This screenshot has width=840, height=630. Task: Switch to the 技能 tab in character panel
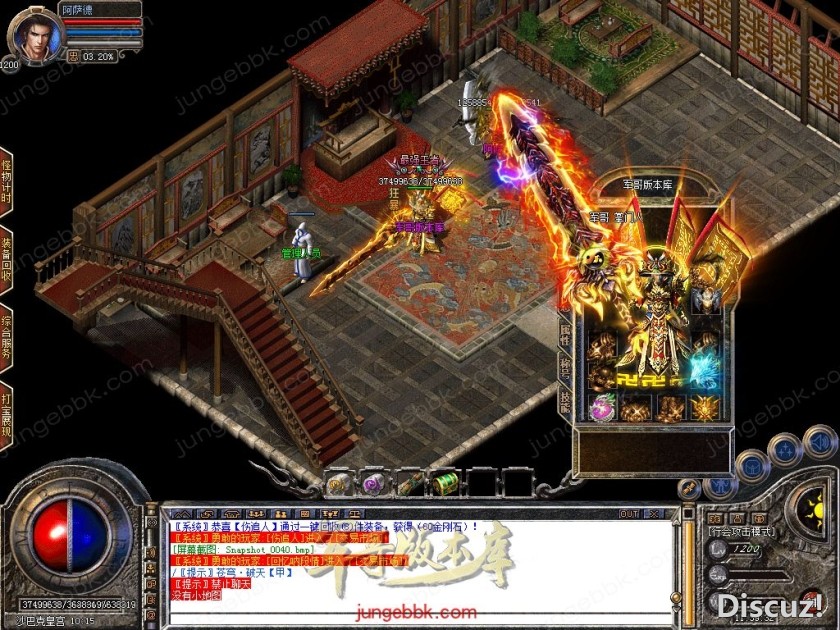coord(565,401)
